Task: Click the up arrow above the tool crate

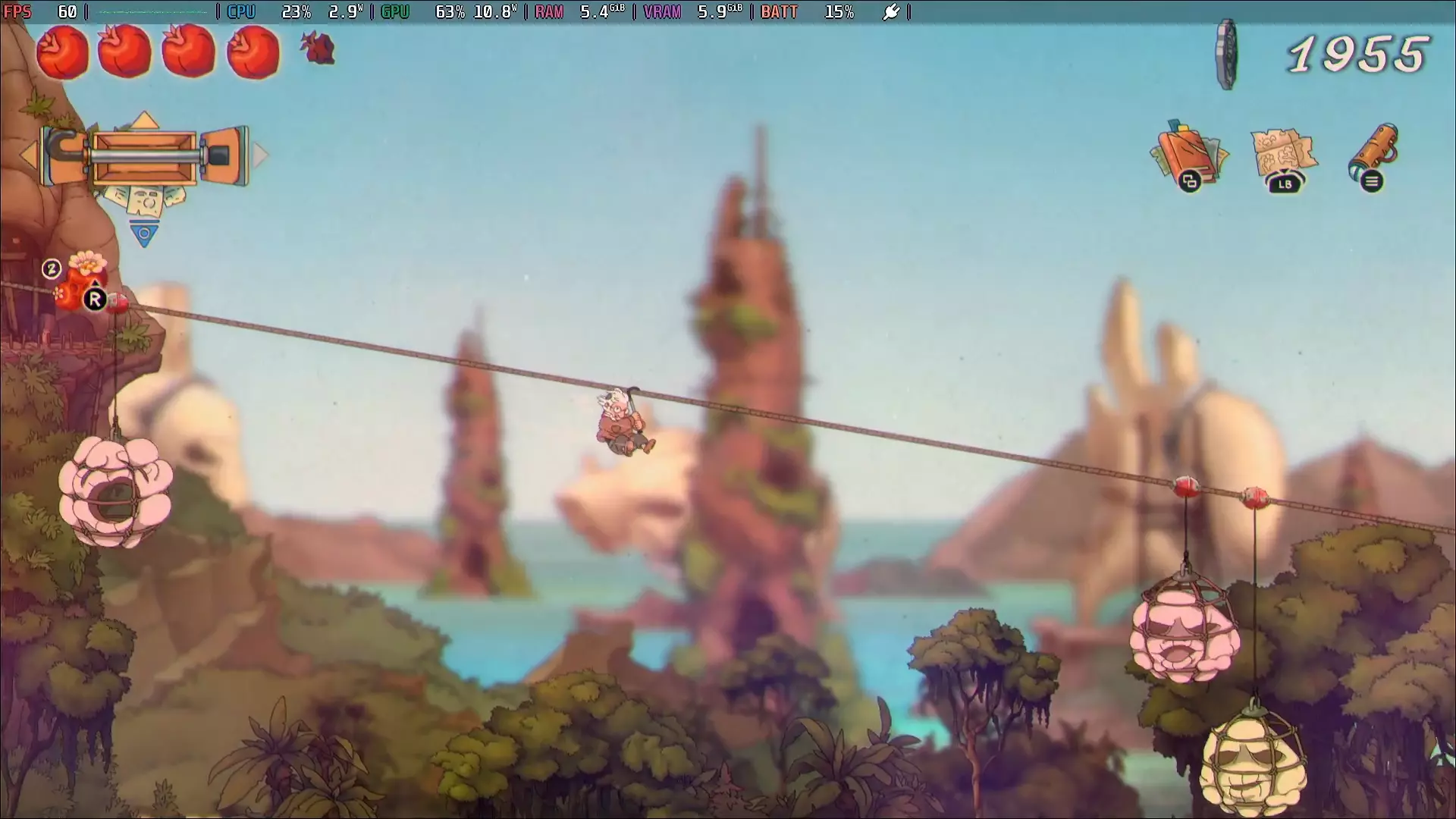Action: tap(144, 120)
